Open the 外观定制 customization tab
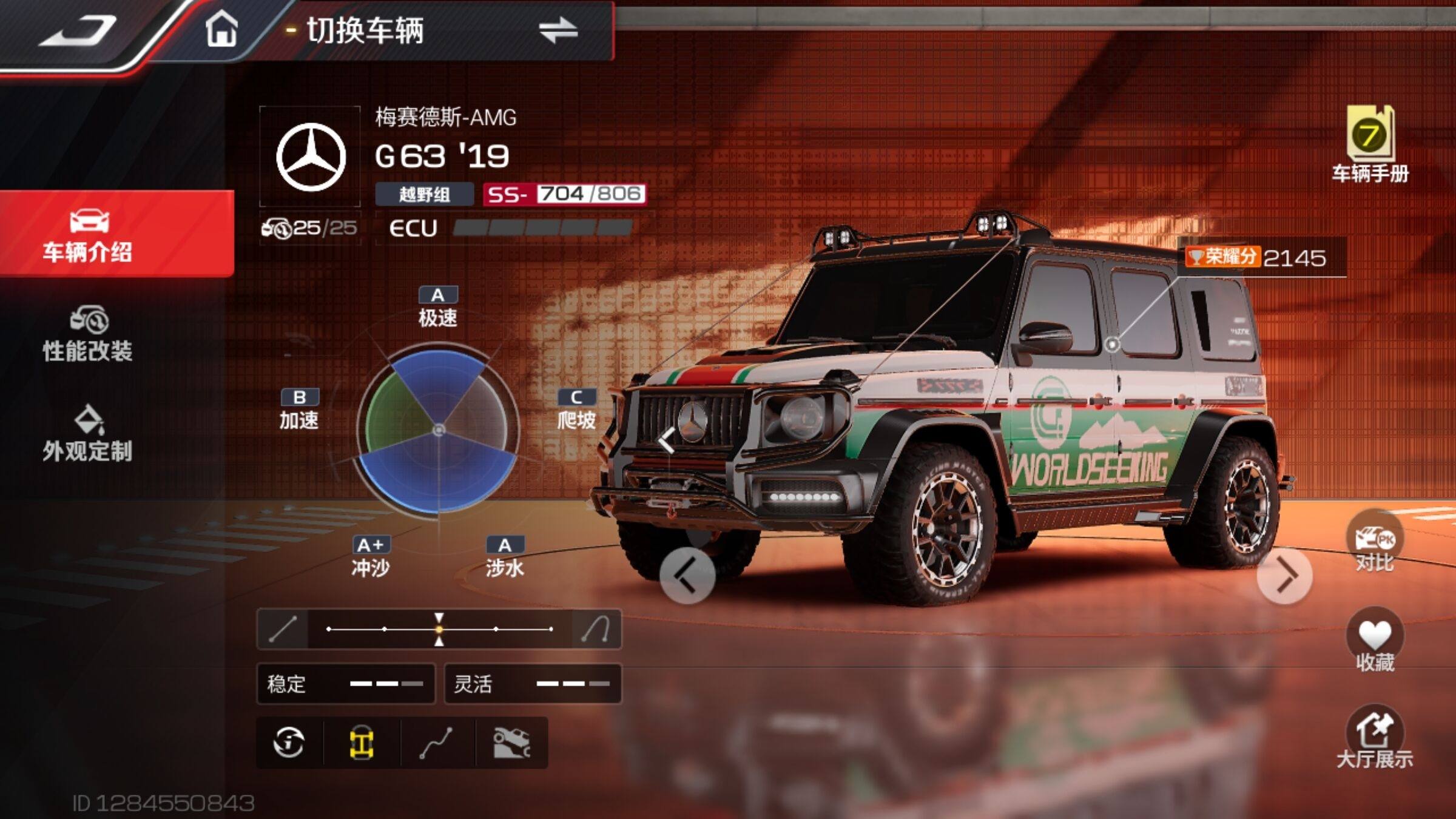 pyautogui.click(x=88, y=434)
